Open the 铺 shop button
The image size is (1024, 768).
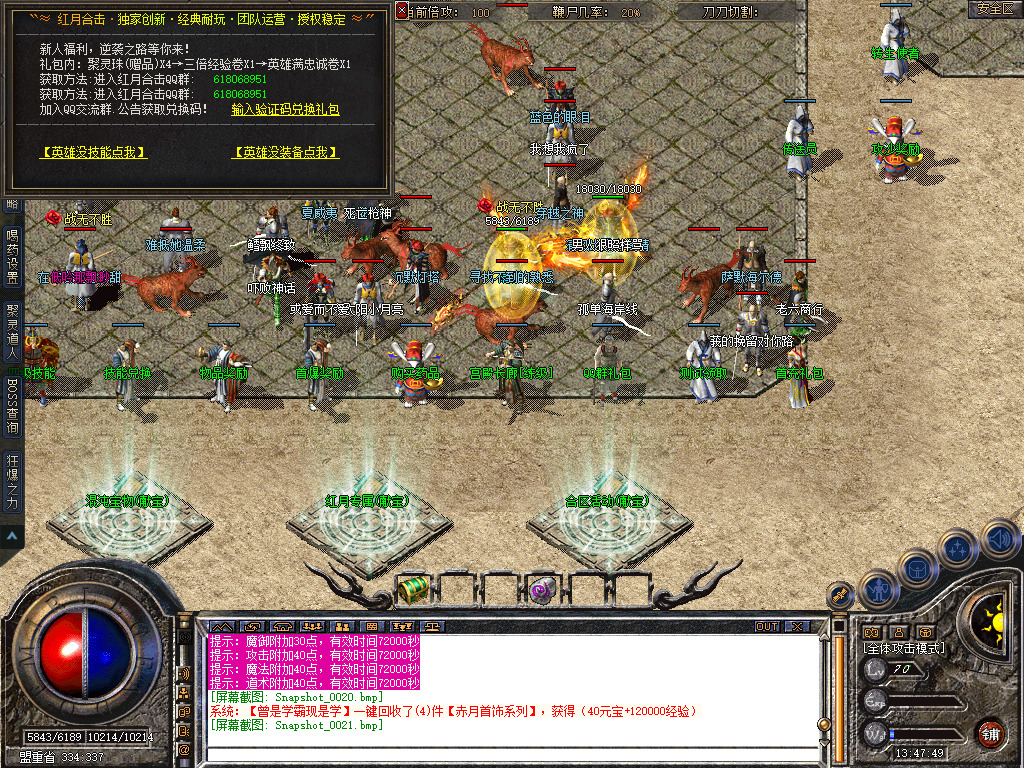(x=990, y=732)
